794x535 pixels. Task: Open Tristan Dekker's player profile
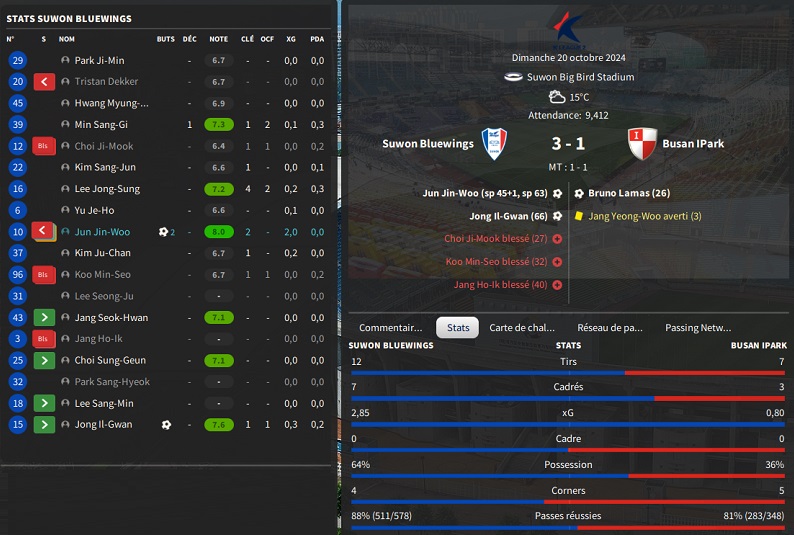coord(106,82)
